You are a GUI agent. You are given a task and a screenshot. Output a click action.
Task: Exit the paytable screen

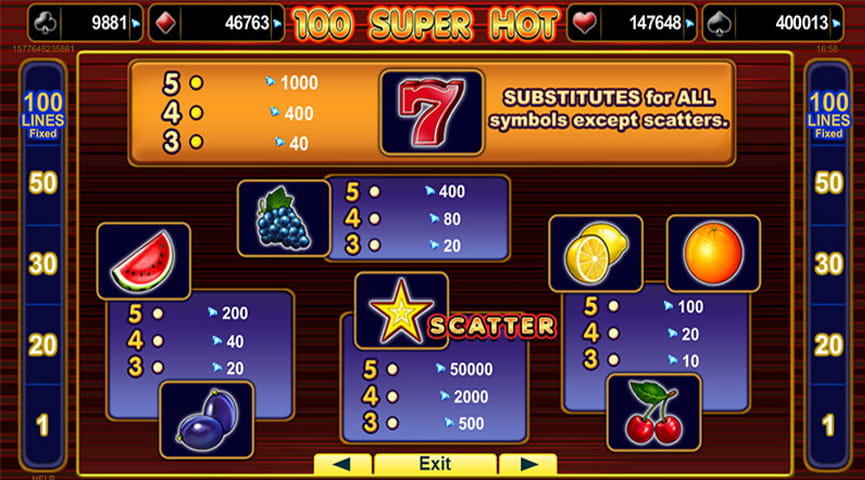point(435,464)
